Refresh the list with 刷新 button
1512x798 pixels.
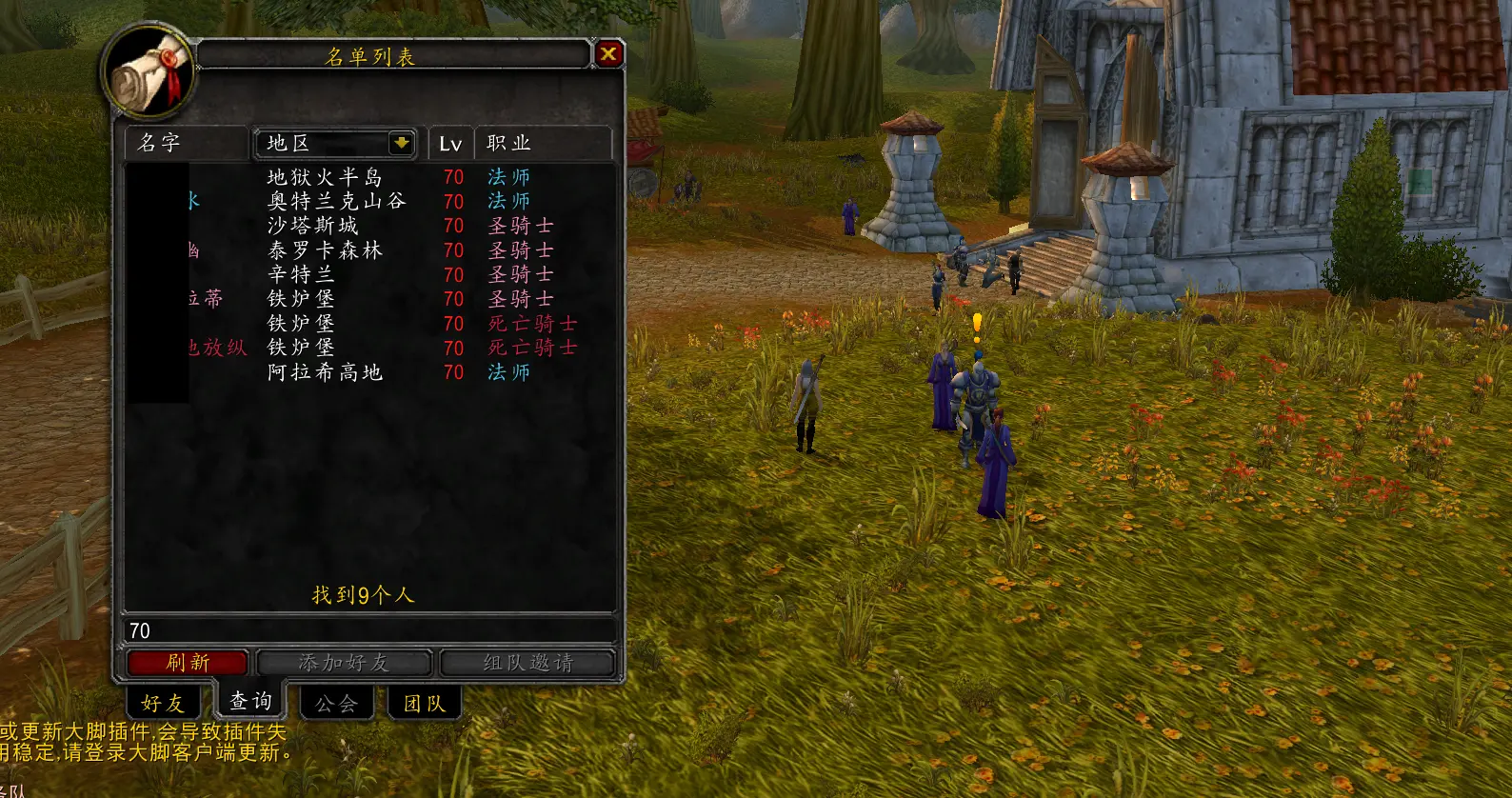188,663
